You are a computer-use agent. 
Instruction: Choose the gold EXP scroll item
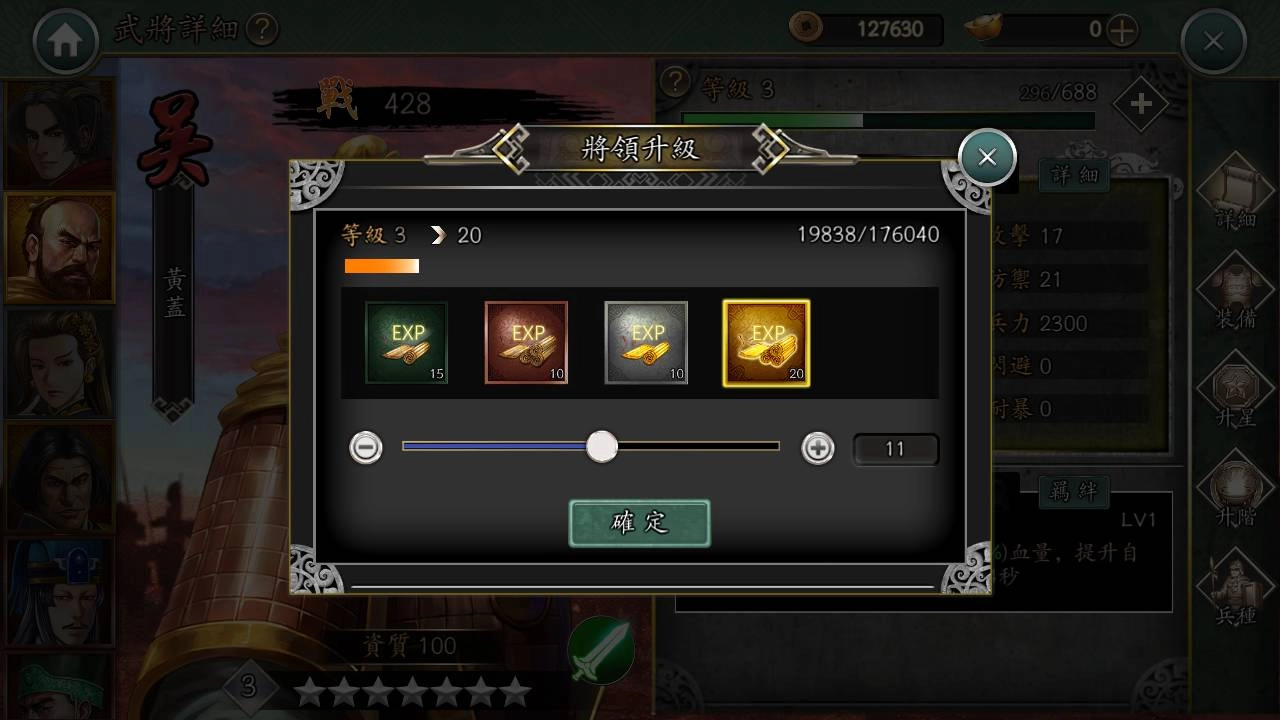click(x=766, y=343)
